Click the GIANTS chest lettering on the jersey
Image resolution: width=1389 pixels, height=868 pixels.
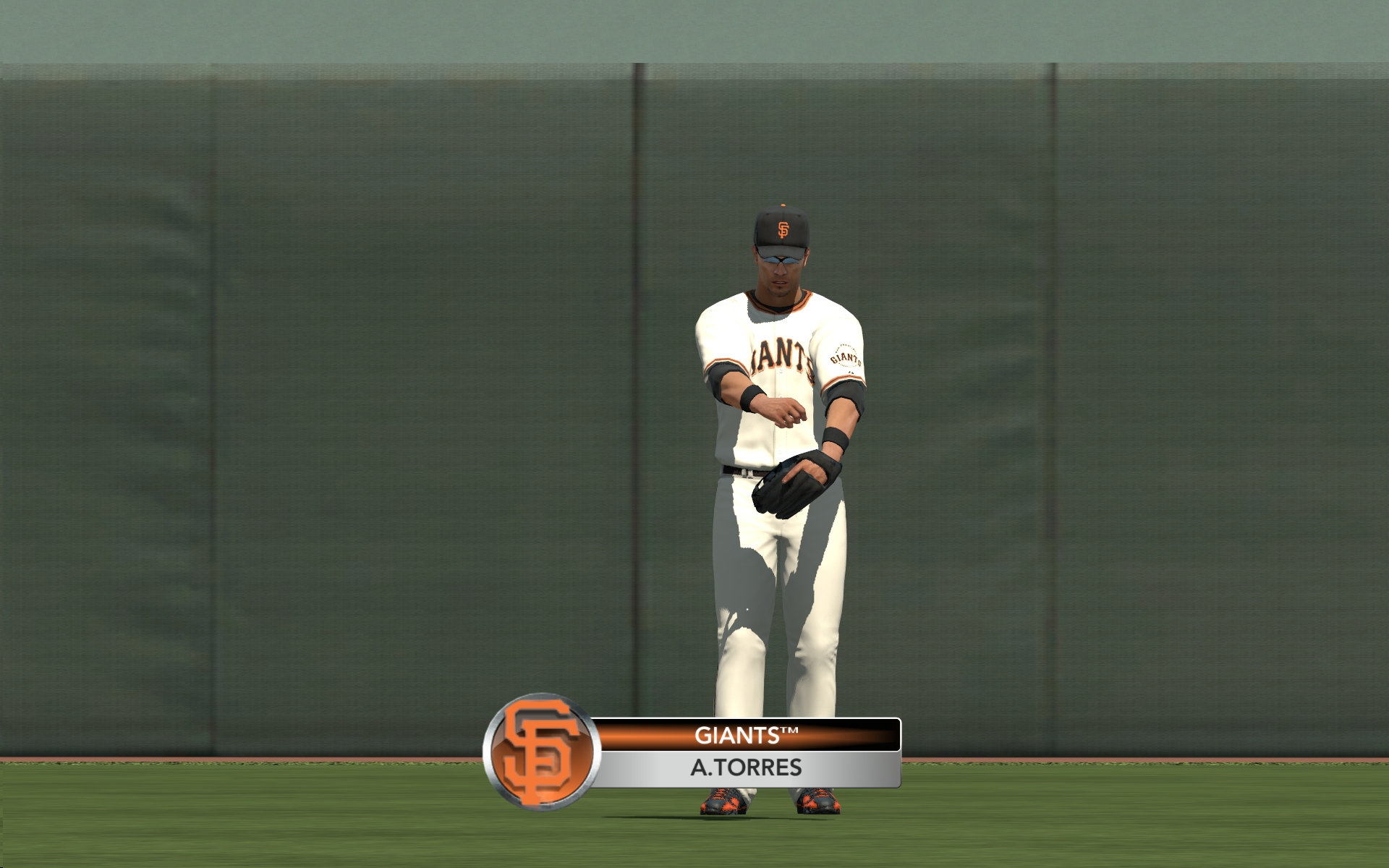click(x=778, y=354)
